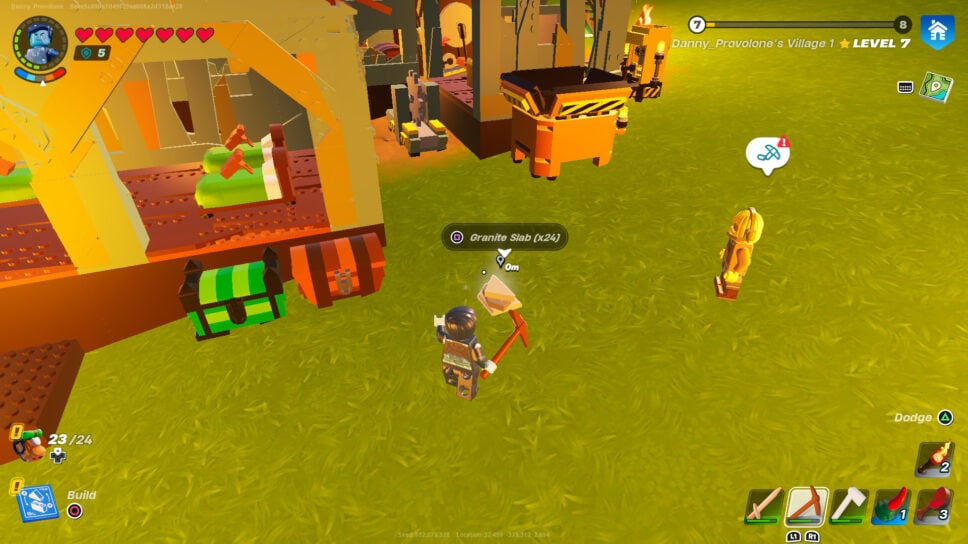Open the chat keyboard icon
This screenshot has height=544, width=968.
tap(905, 87)
